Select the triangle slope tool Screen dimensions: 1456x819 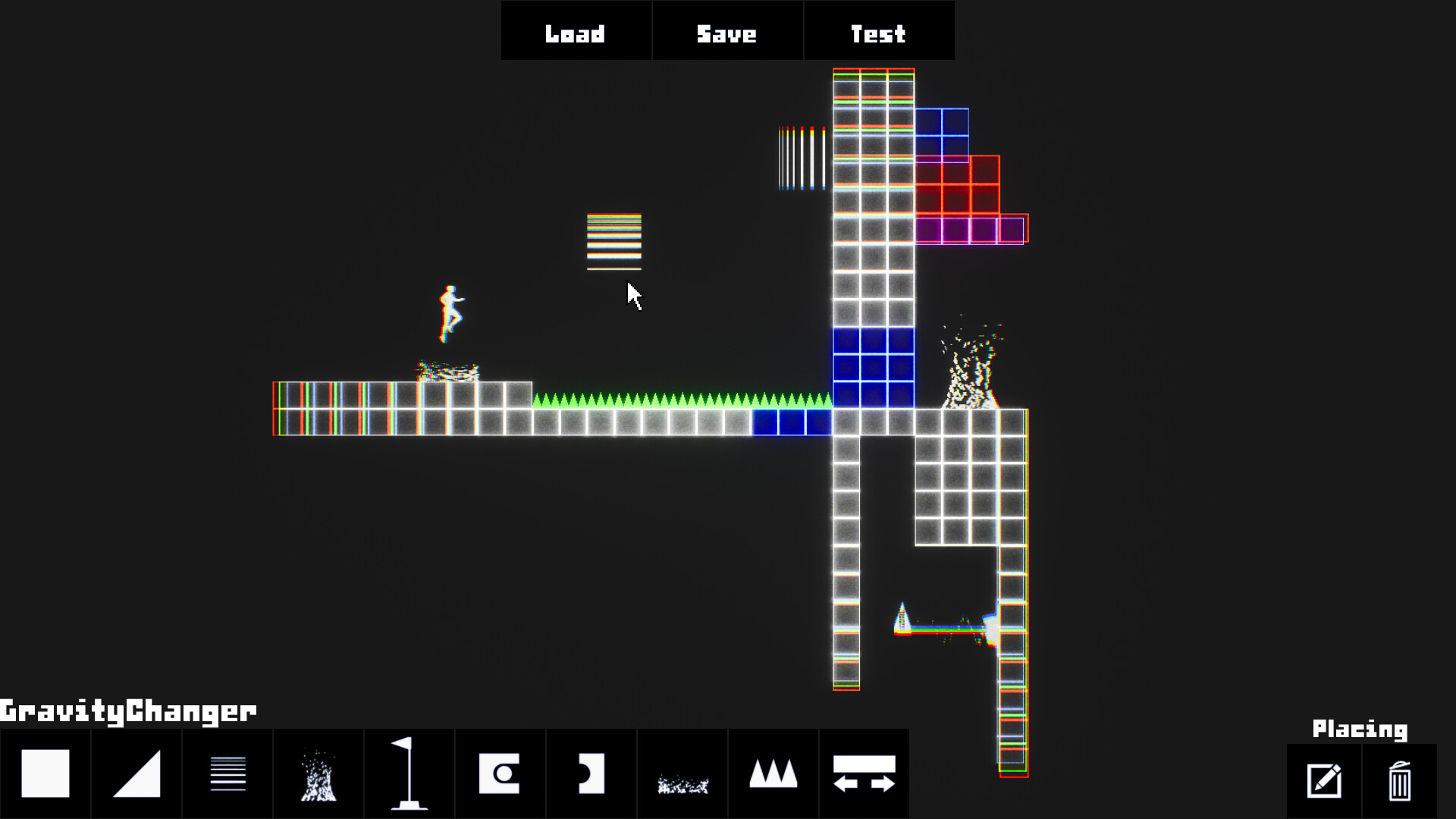(x=136, y=773)
